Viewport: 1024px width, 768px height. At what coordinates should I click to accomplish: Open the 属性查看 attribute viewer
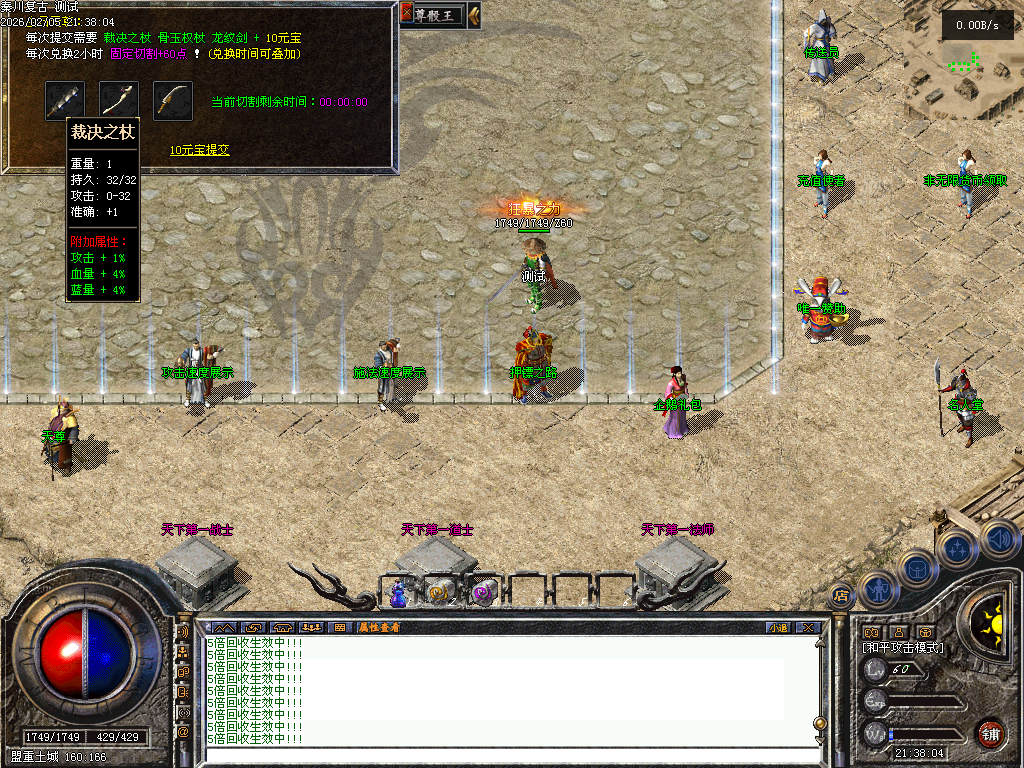378,627
